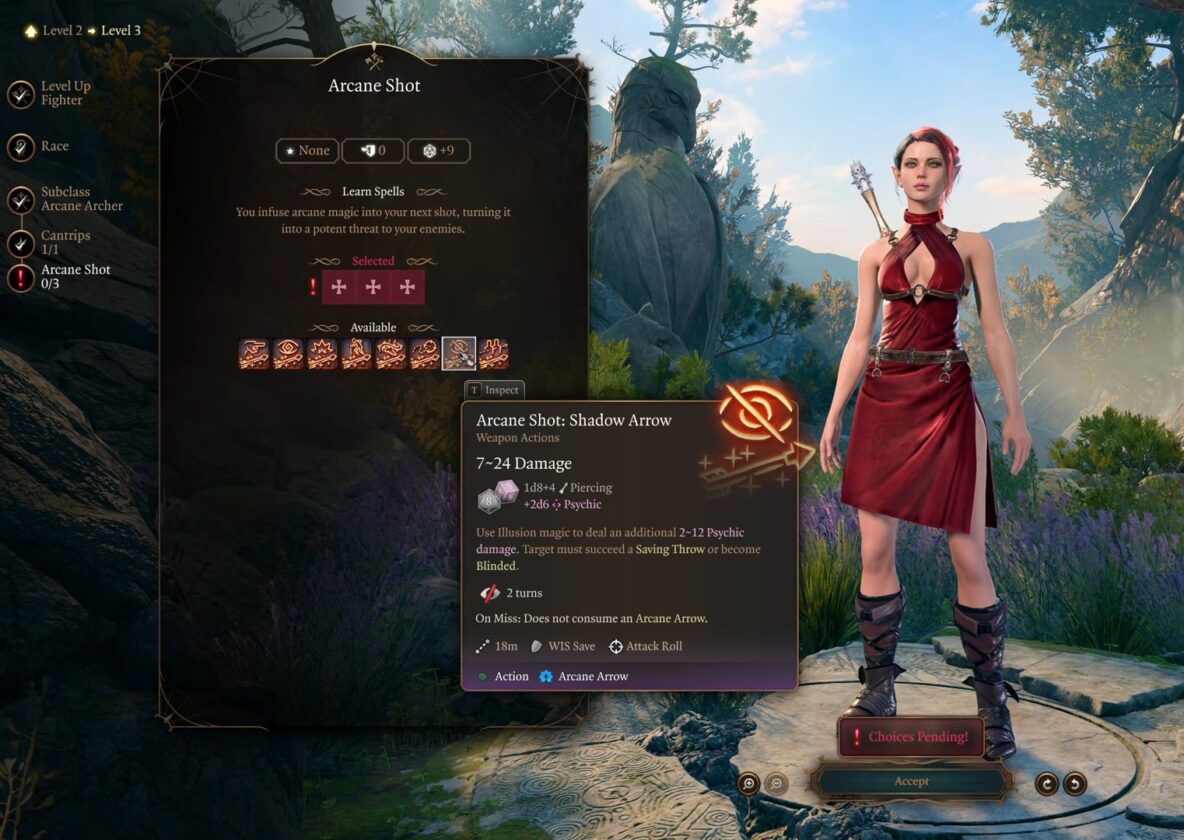Click the Choices Pending warning banner
Viewport: 1184px width, 840px height.
pos(910,737)
